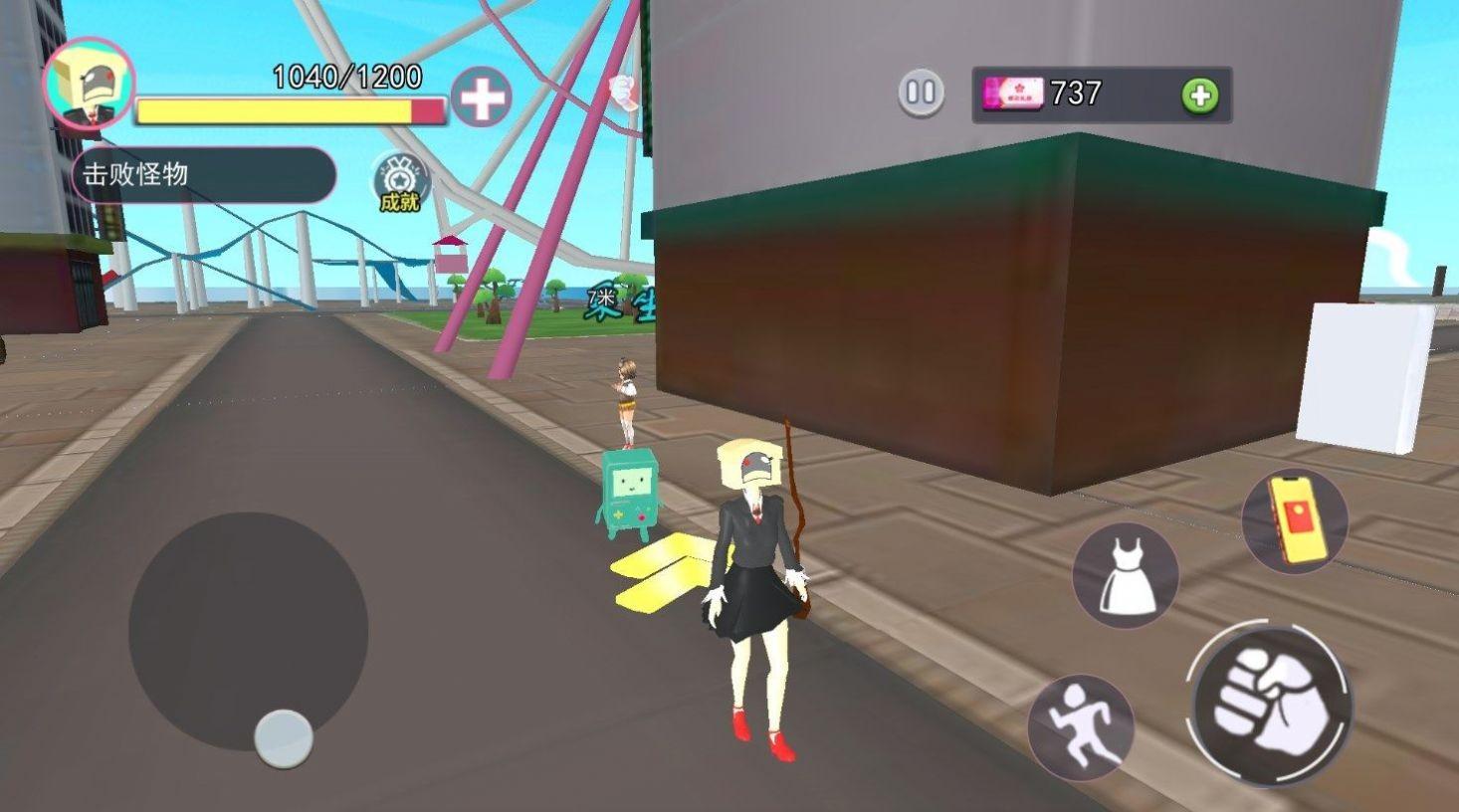The width and height of the screenshot is (1459, 812).
Task: Open the 击败怪物 quest tracker
Action: 204,175
